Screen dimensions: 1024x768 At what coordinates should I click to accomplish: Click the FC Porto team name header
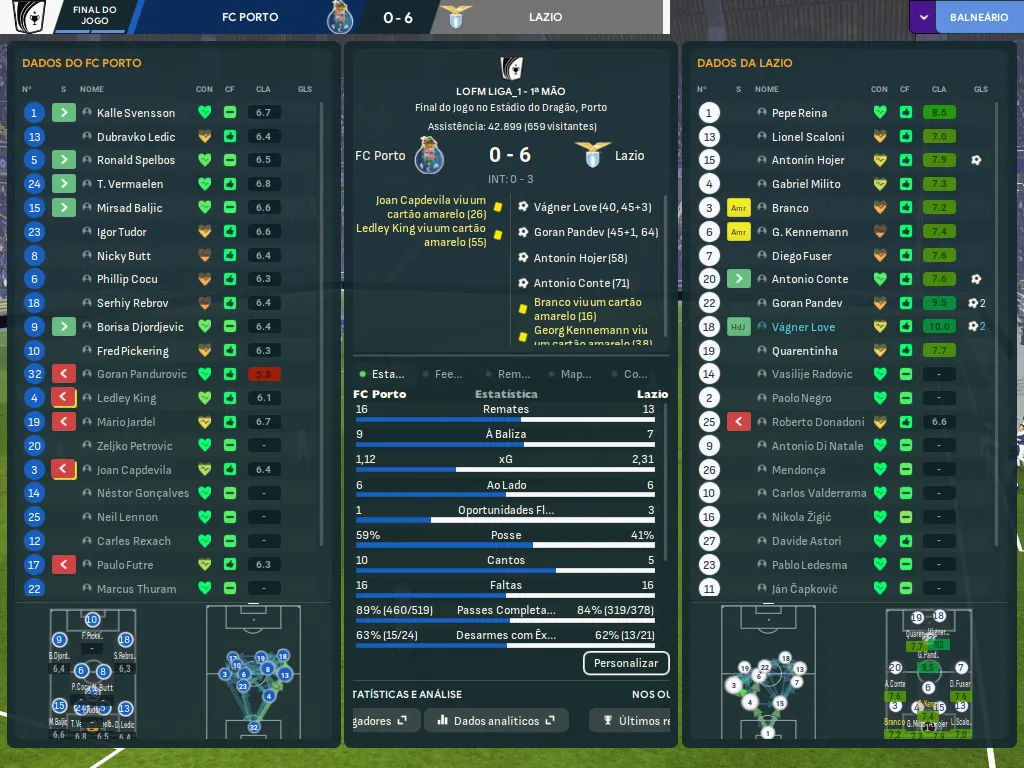click(250, 17)
